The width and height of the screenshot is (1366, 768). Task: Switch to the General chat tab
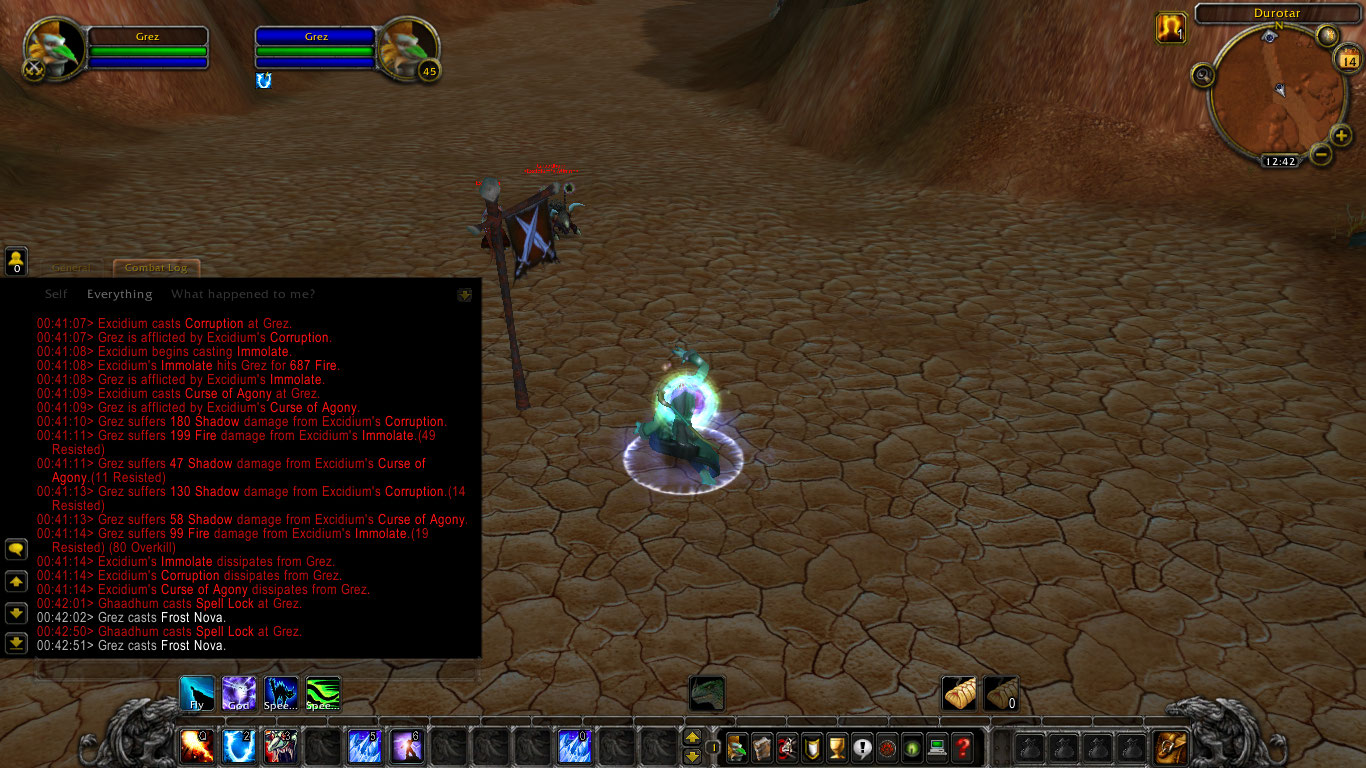click(x=70, y=267)
